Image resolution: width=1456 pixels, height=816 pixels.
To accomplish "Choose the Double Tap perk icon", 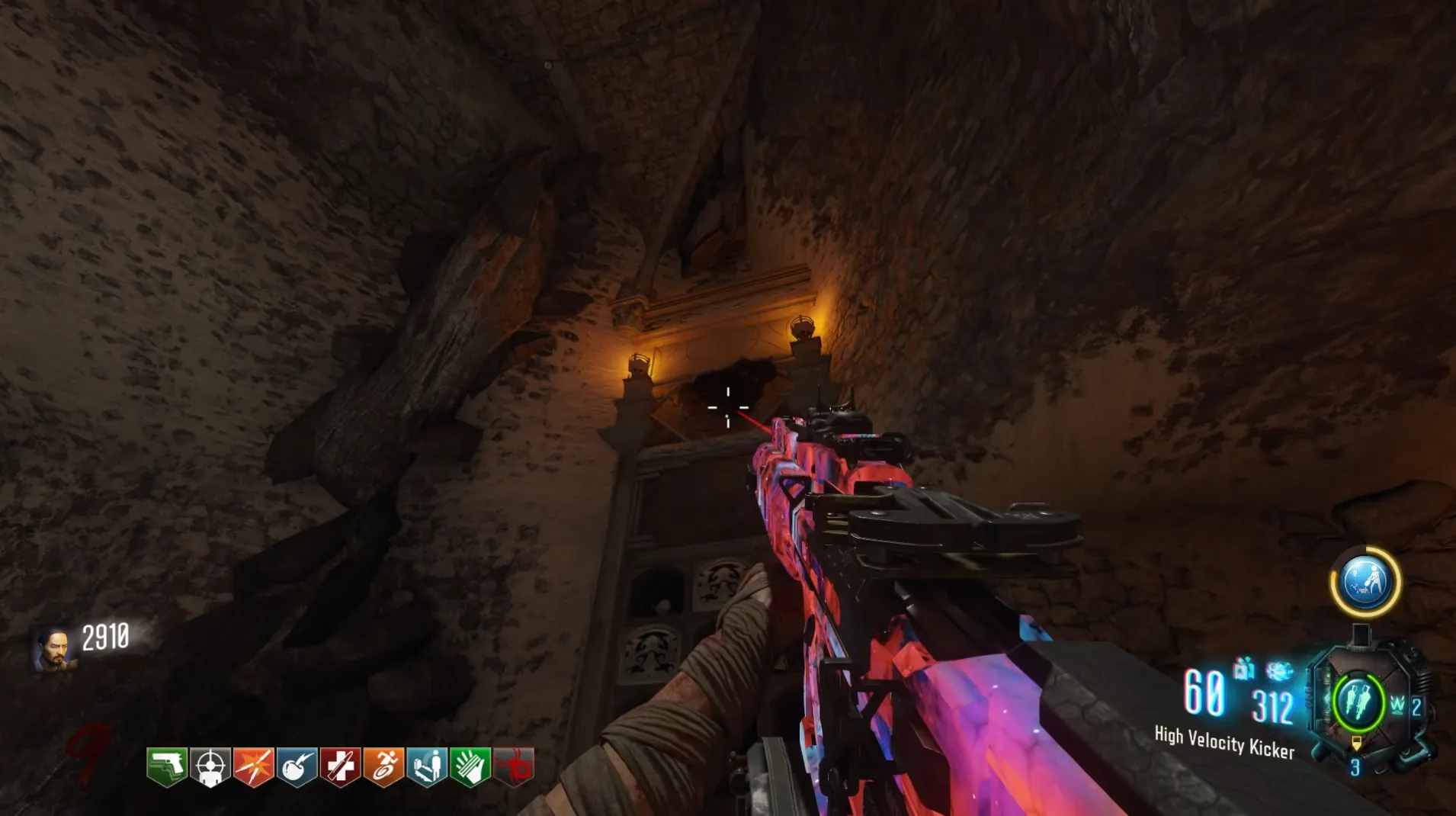I will pyautogui.click(x=253, y=766).
